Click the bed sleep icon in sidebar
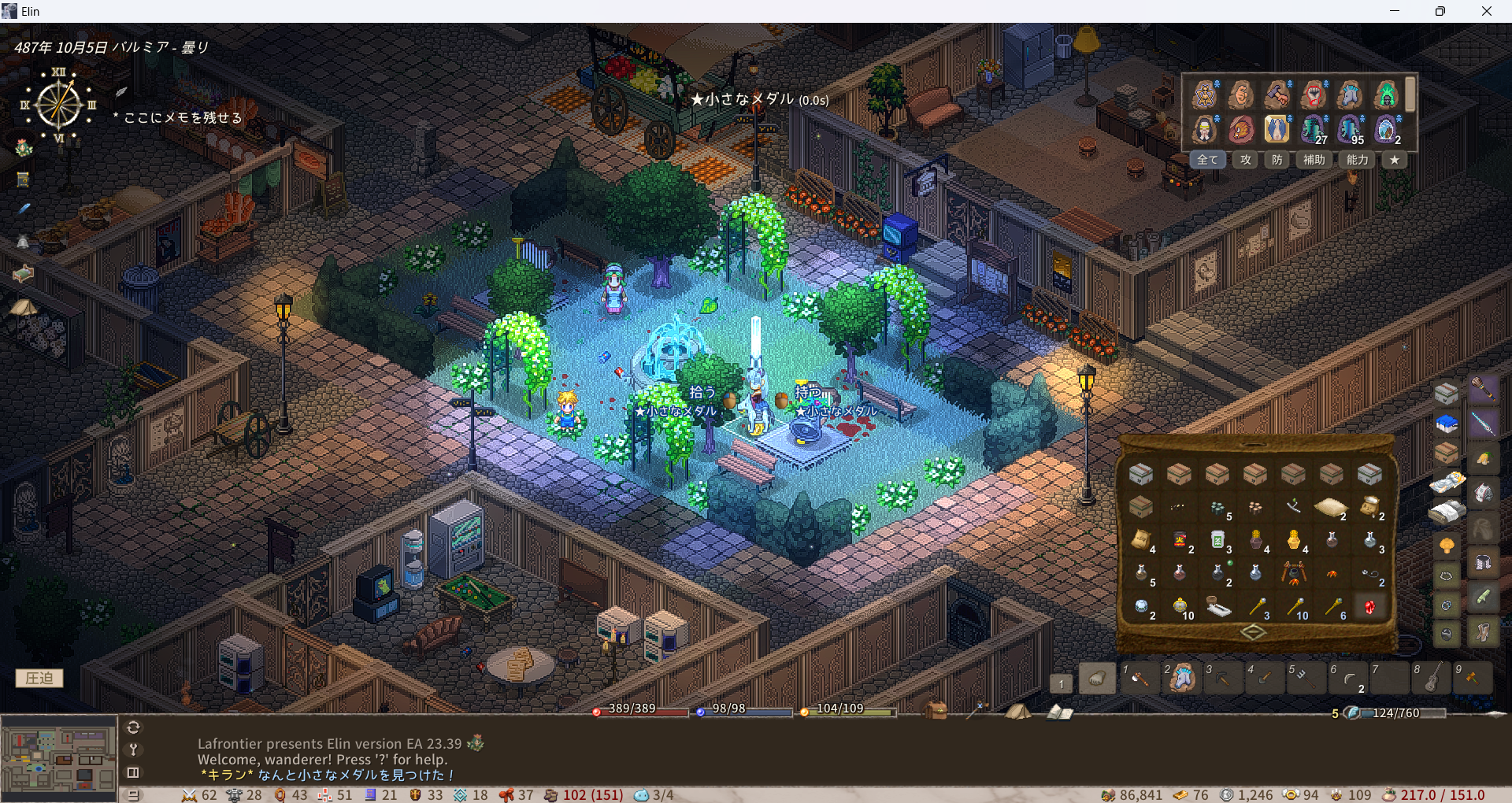Viewport: 1512px width, 803px height. coord(24,273)
